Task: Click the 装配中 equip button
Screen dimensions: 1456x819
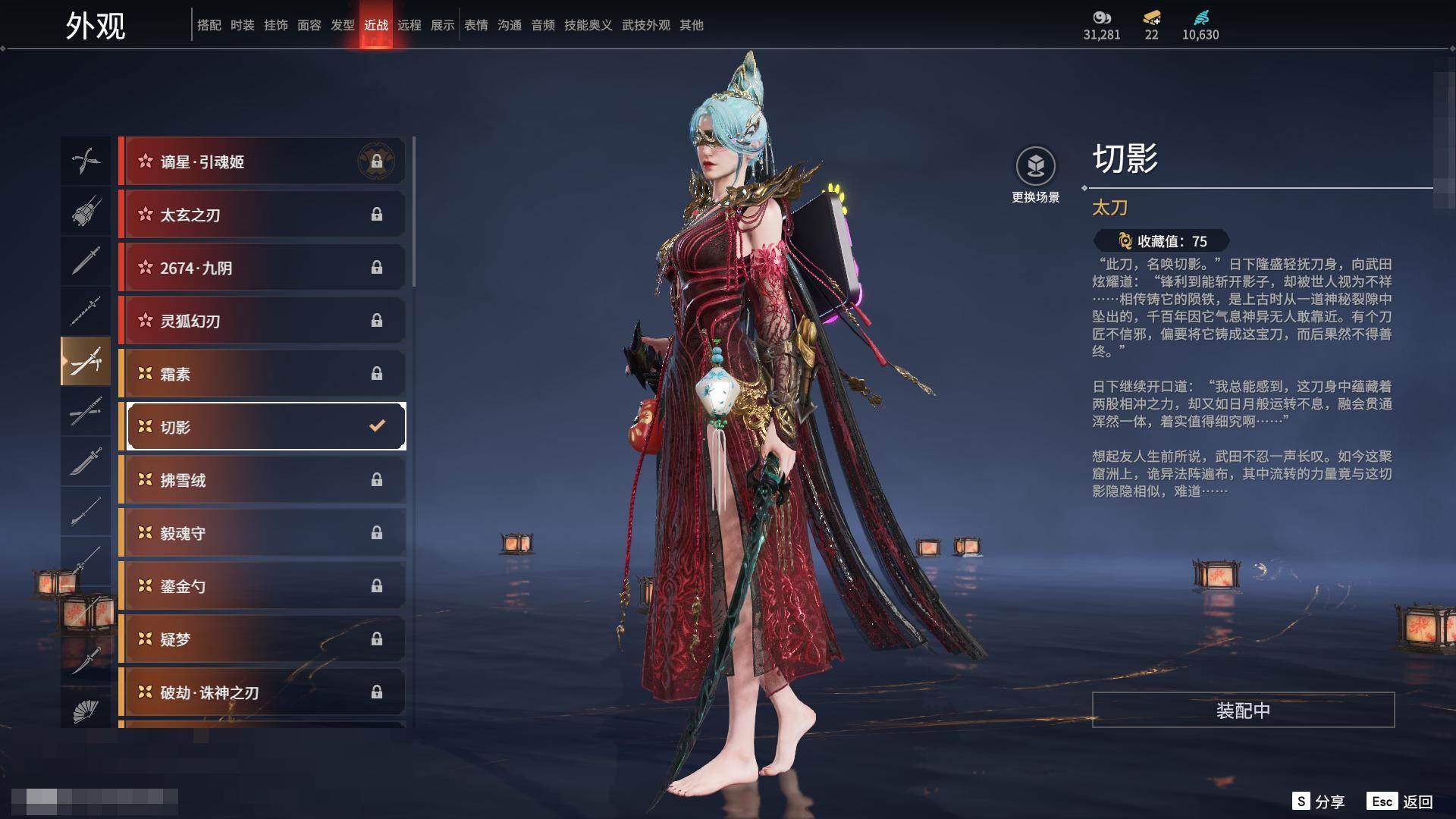Action: pos(1243,711)
